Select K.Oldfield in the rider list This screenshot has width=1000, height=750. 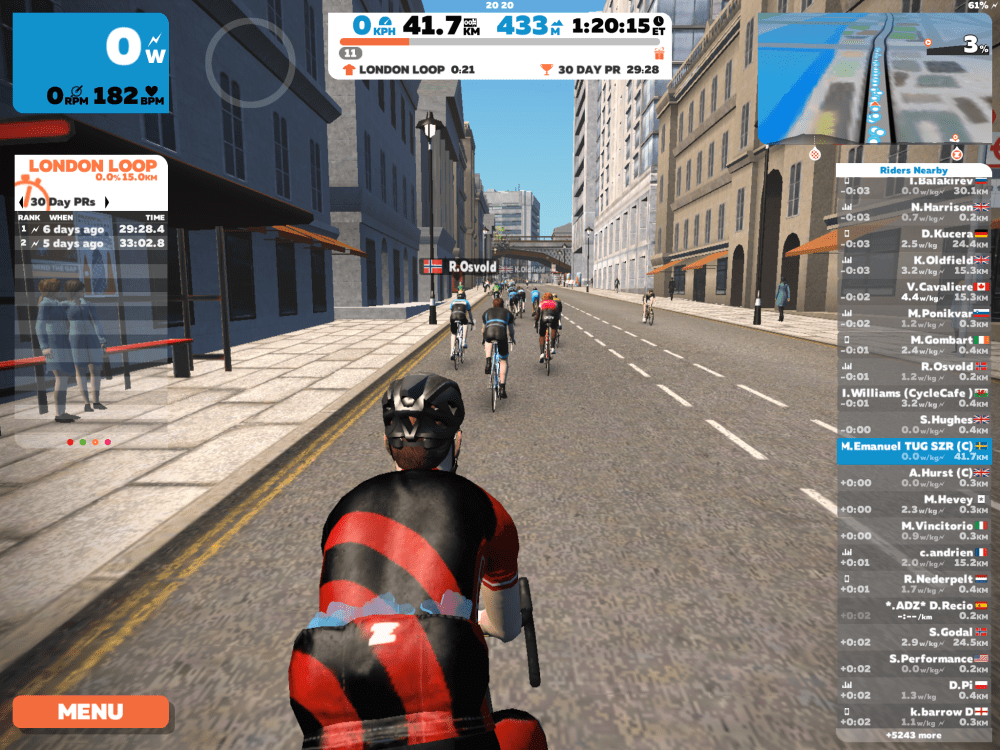pyautogui.click(x=913, y=265)
